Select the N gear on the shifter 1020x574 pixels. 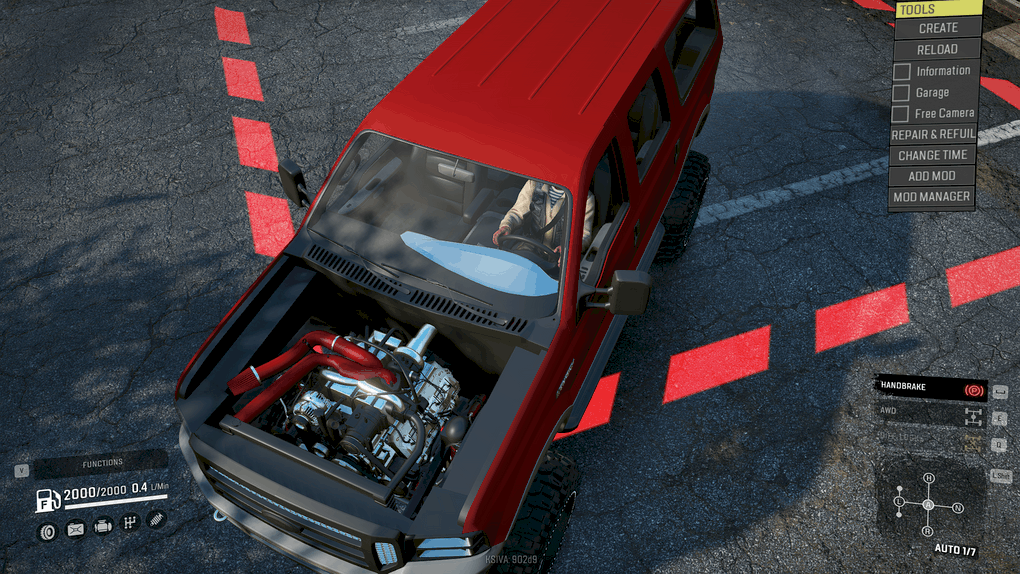[958, 508]
